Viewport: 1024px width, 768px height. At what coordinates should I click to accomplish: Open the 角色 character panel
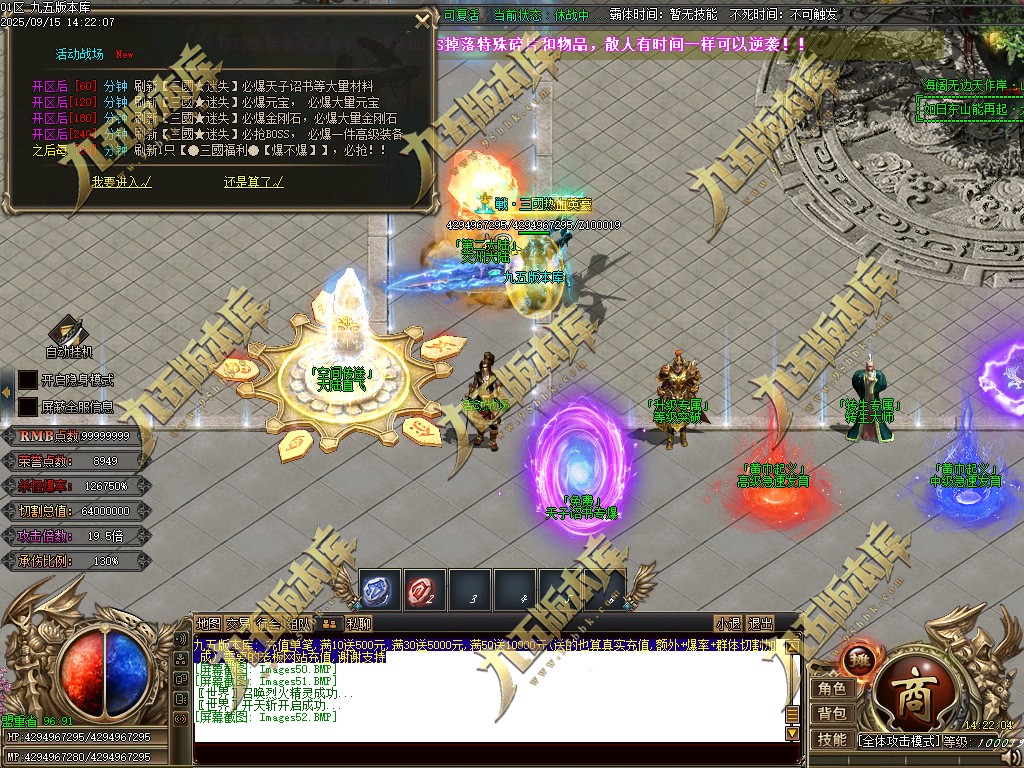click(x=832, y=689)
